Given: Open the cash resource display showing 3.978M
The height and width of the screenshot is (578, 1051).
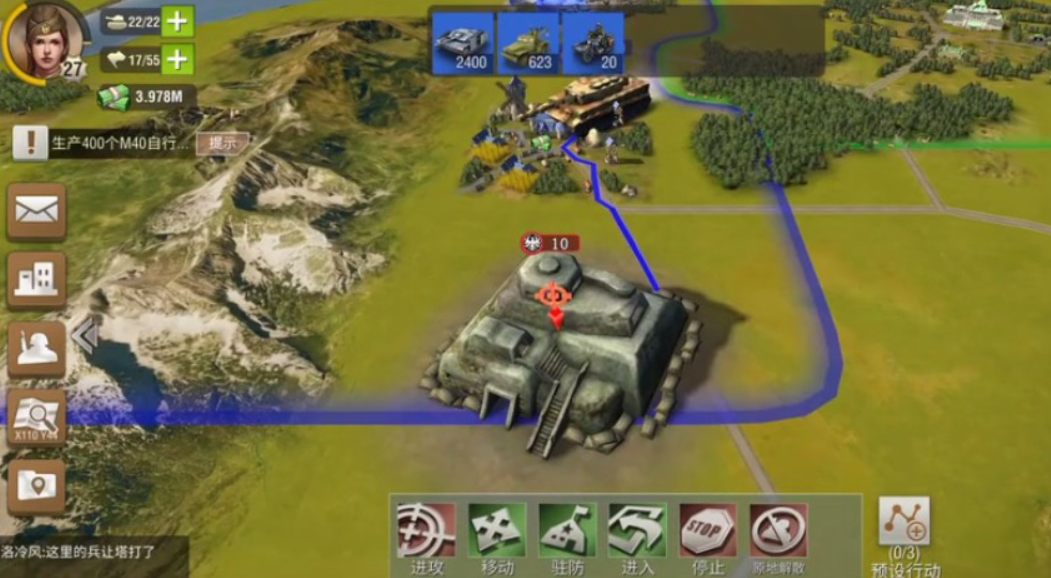Looking at the screenshot, I should [146, 97].
